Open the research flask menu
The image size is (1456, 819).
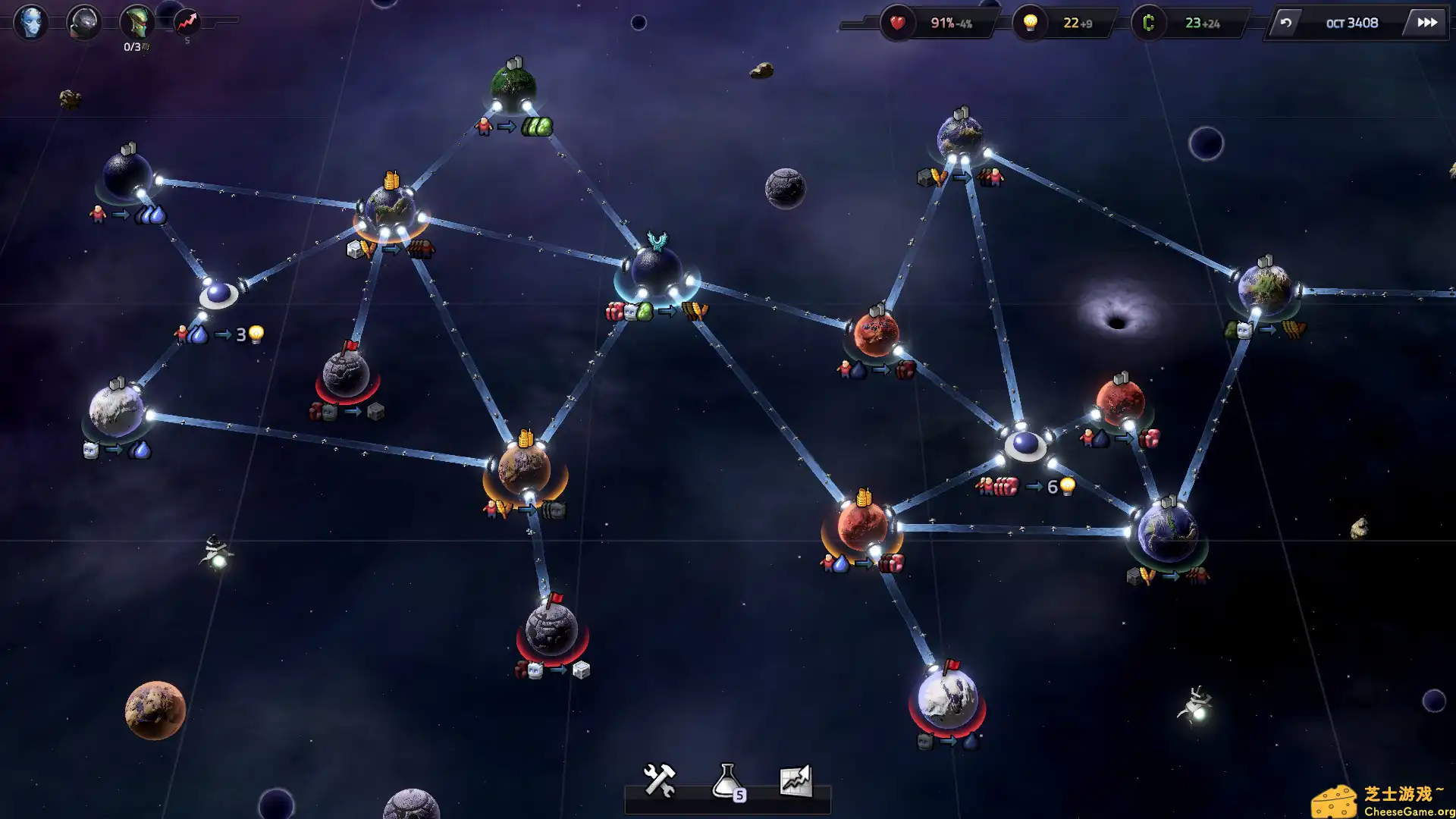[x=728, y=781]
